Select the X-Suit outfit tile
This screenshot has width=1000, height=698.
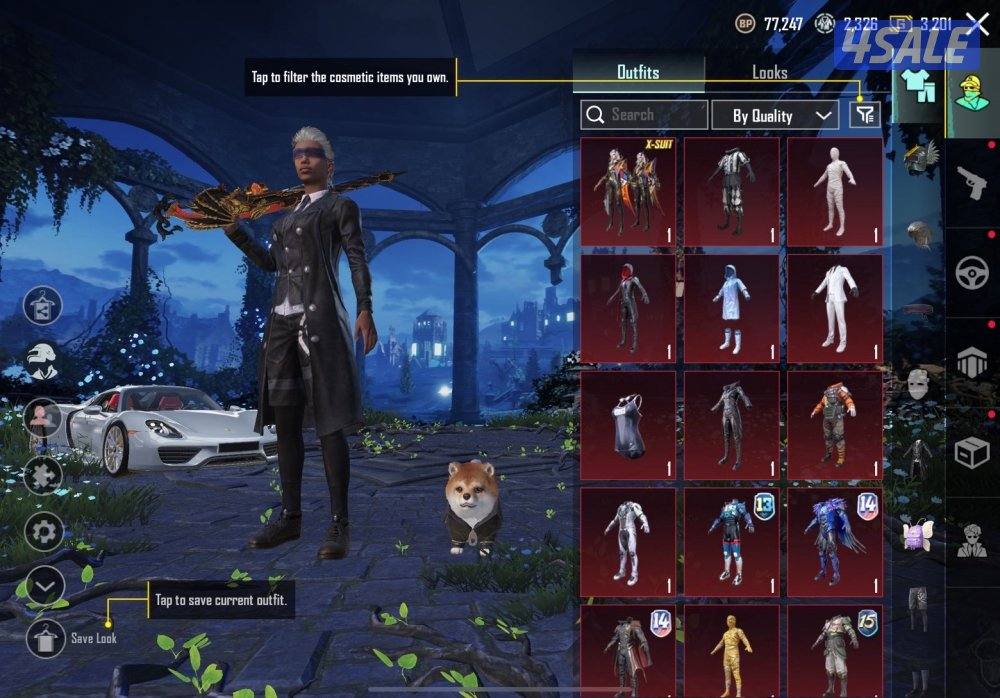tap(628, 191)
